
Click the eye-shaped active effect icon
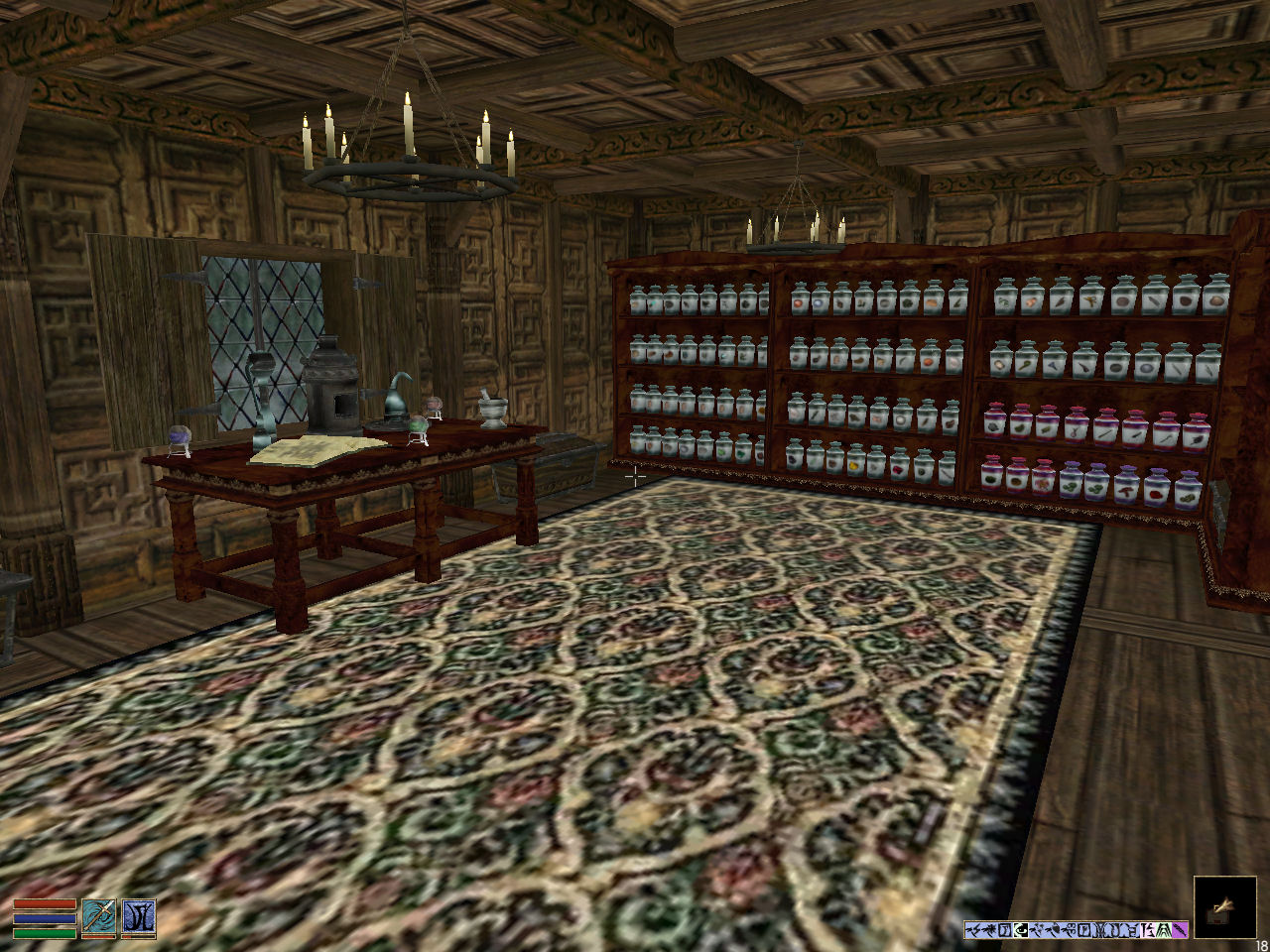tap(1021, 930)
